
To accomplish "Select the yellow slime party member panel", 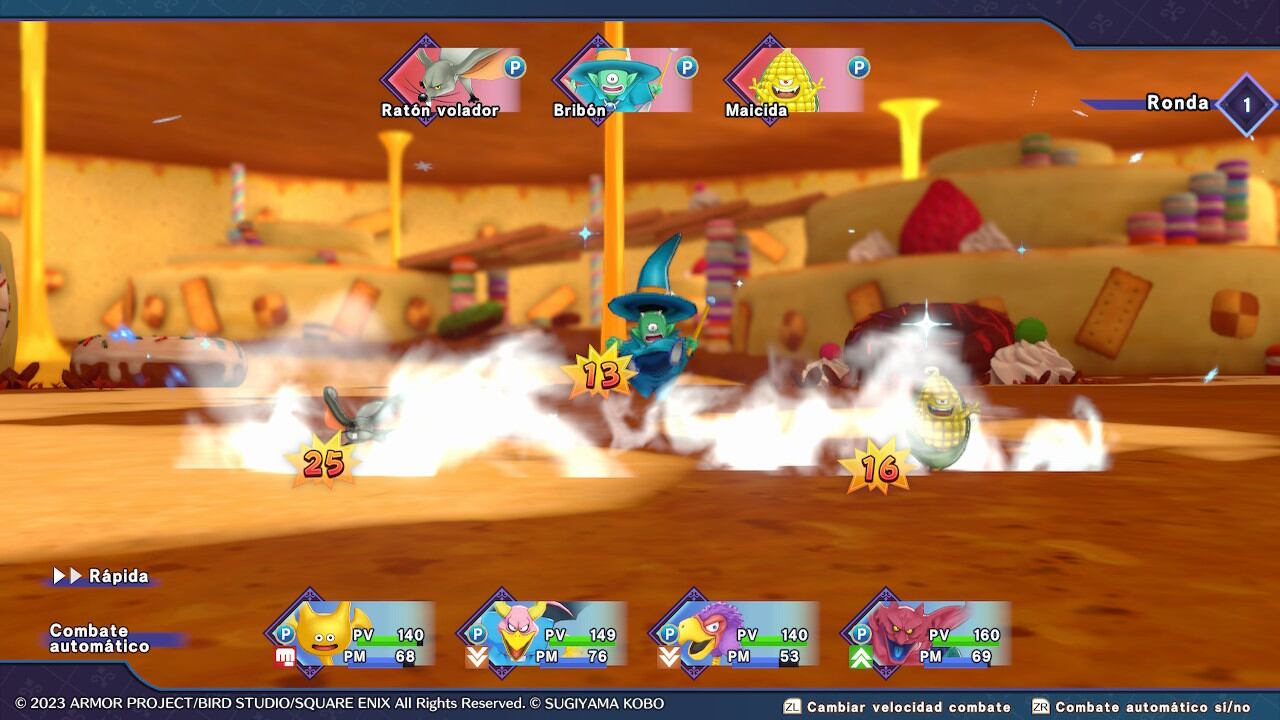I will tap(352, 634).
